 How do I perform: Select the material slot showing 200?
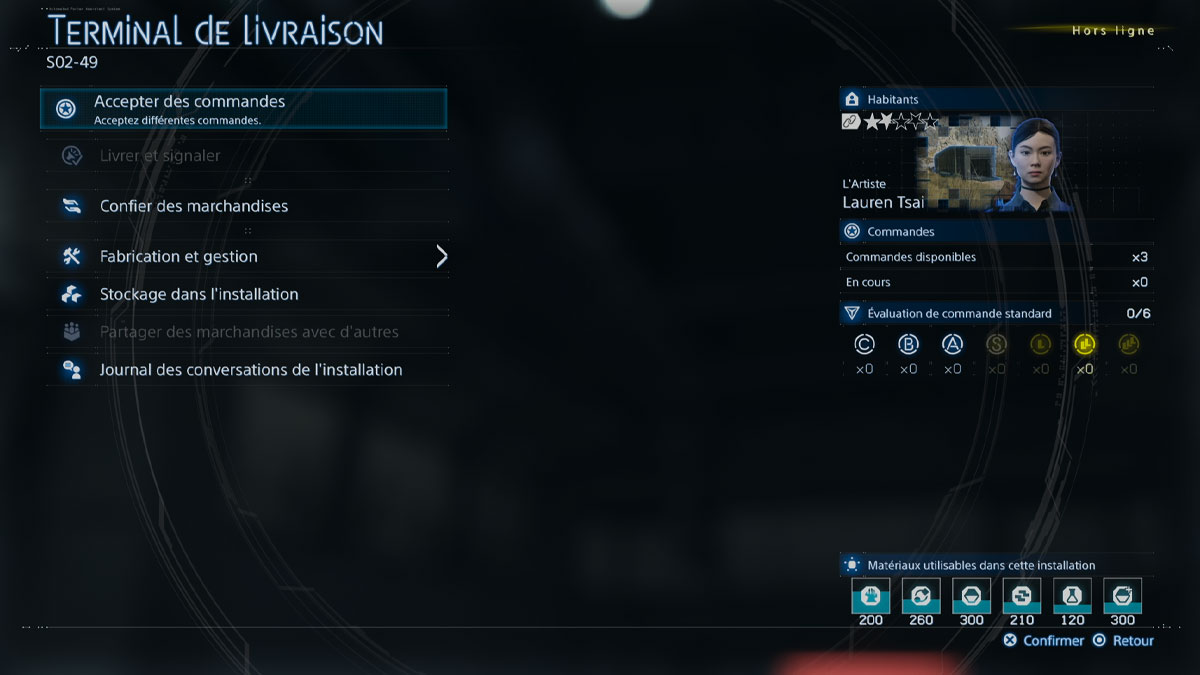point(871,597)
